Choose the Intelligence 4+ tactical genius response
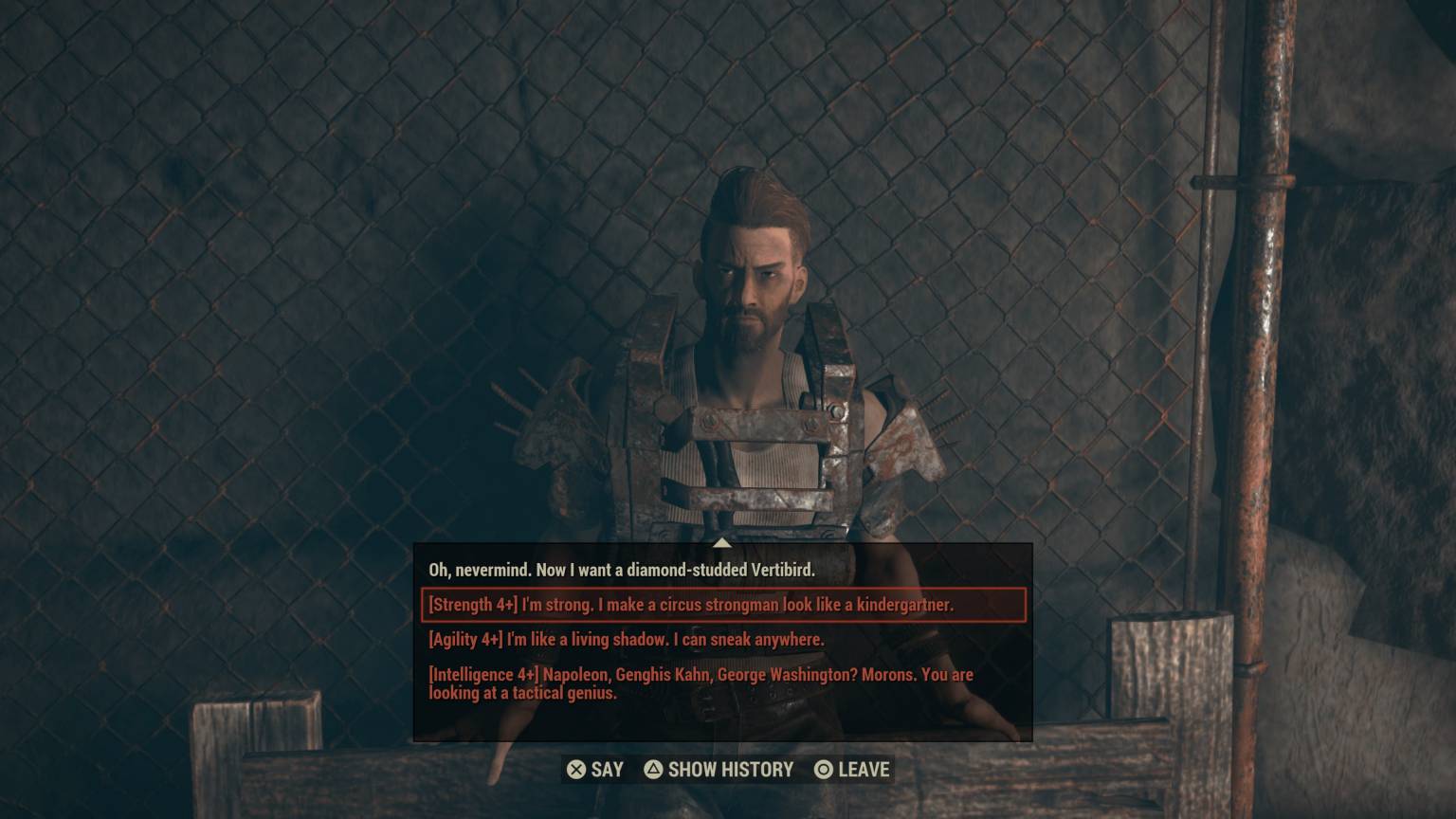Image resolution: width=1456 pixels, height=819 pixels. [x=701, y=683]
